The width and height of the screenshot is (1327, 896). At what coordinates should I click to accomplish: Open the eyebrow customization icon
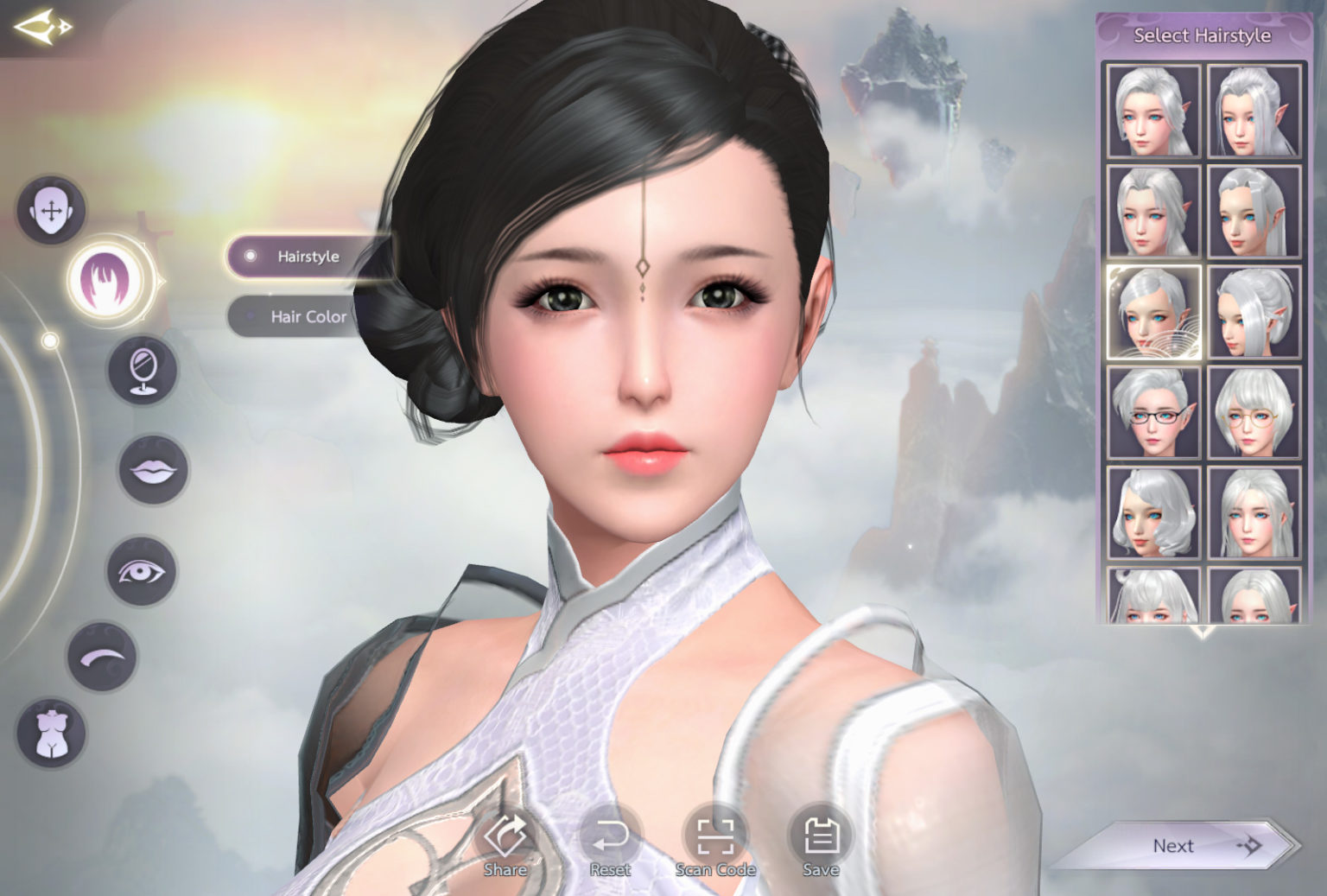pyautogui.click(x=100, y=656)
